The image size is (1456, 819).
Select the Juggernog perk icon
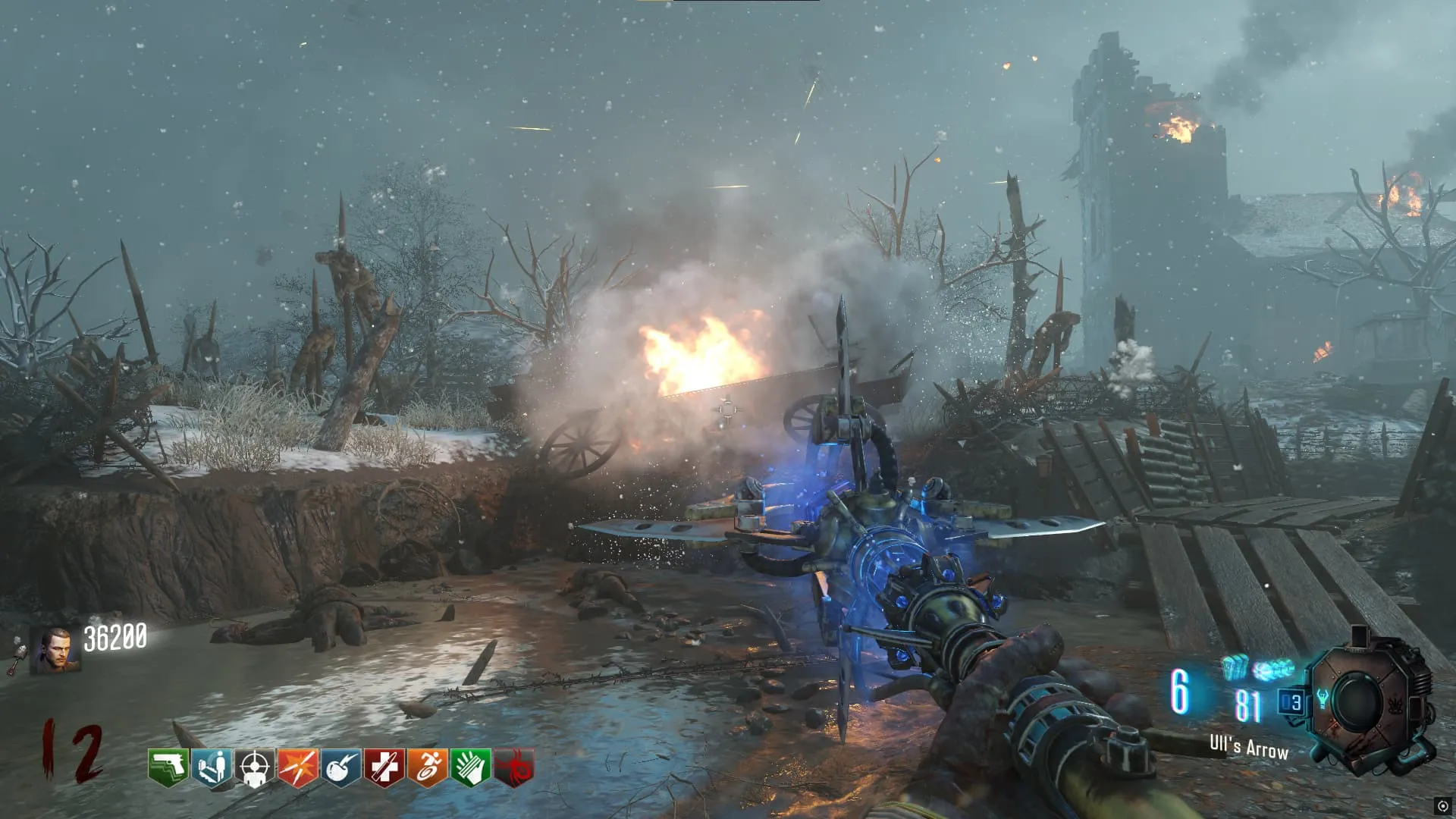(x=384, y=768)
